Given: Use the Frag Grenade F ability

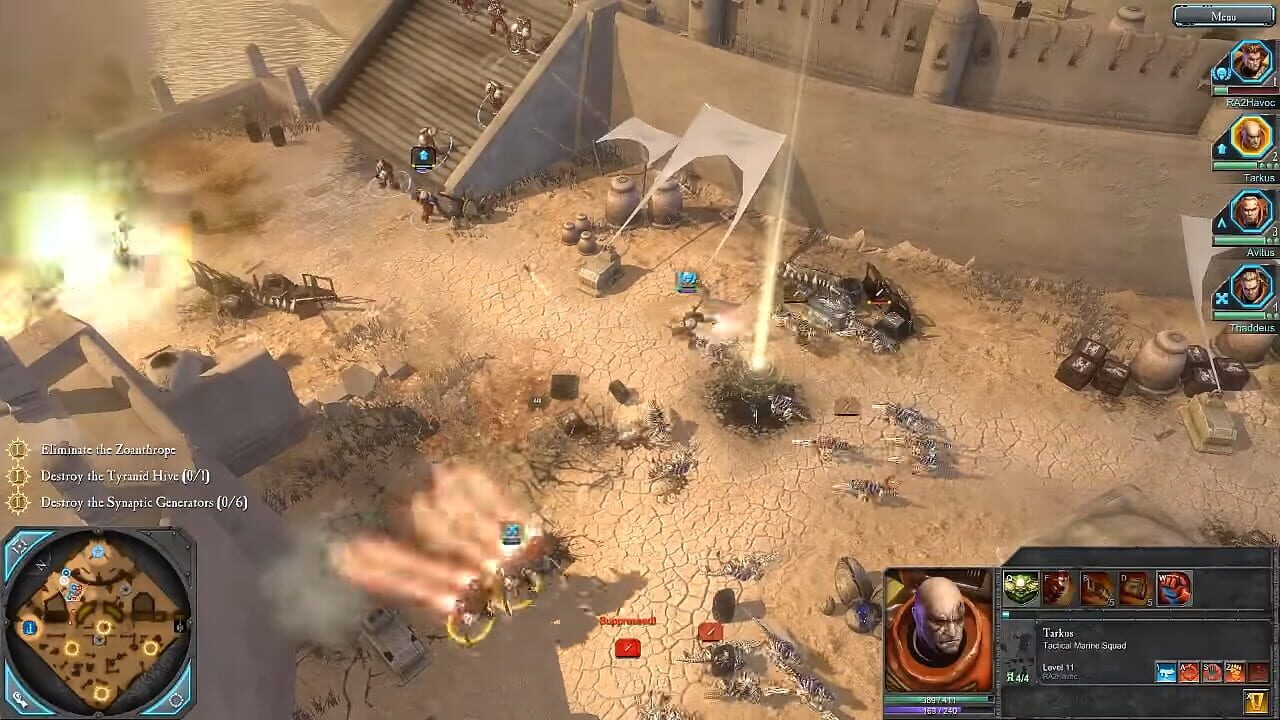Looking at the screenshot, I should [1059, 586].
